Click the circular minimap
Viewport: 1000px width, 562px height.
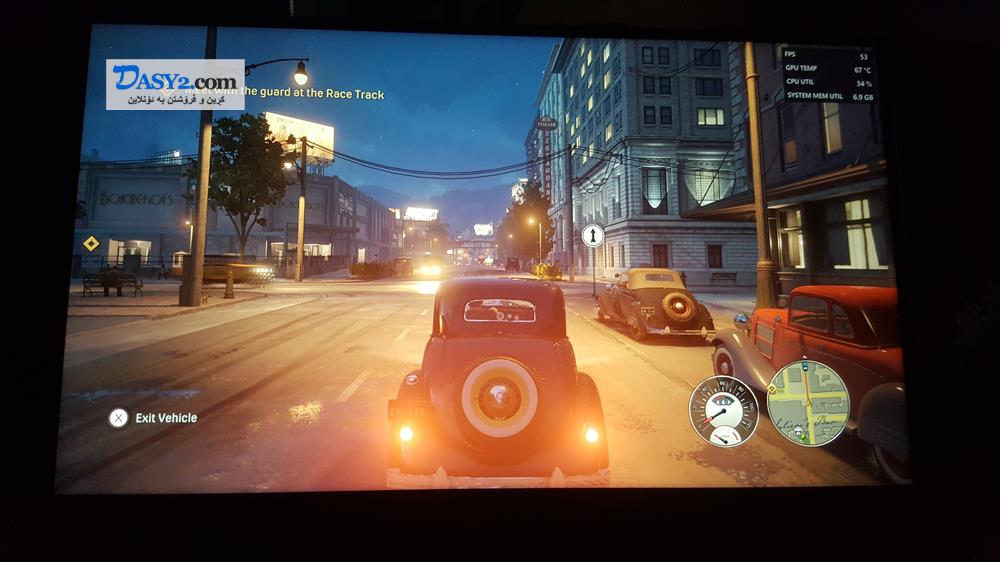click(x=807, y=402)
